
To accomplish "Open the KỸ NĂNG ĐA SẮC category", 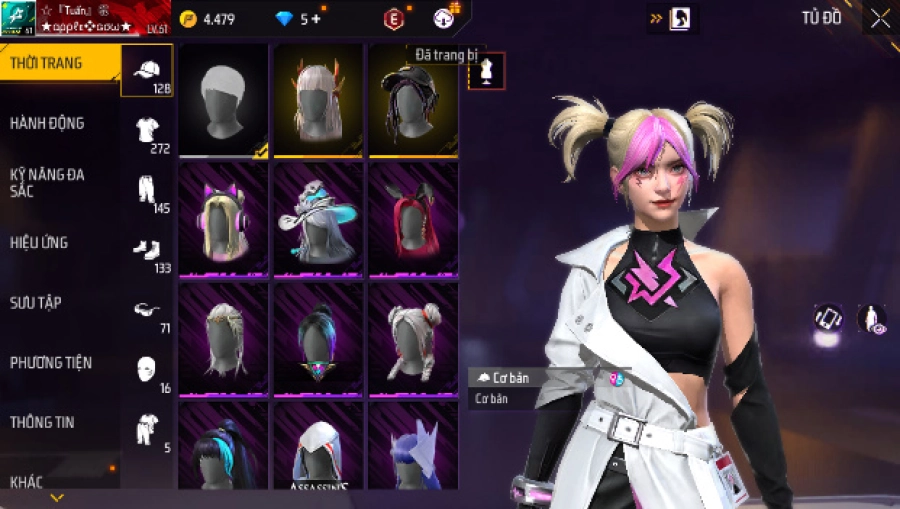I will point(47,182).
